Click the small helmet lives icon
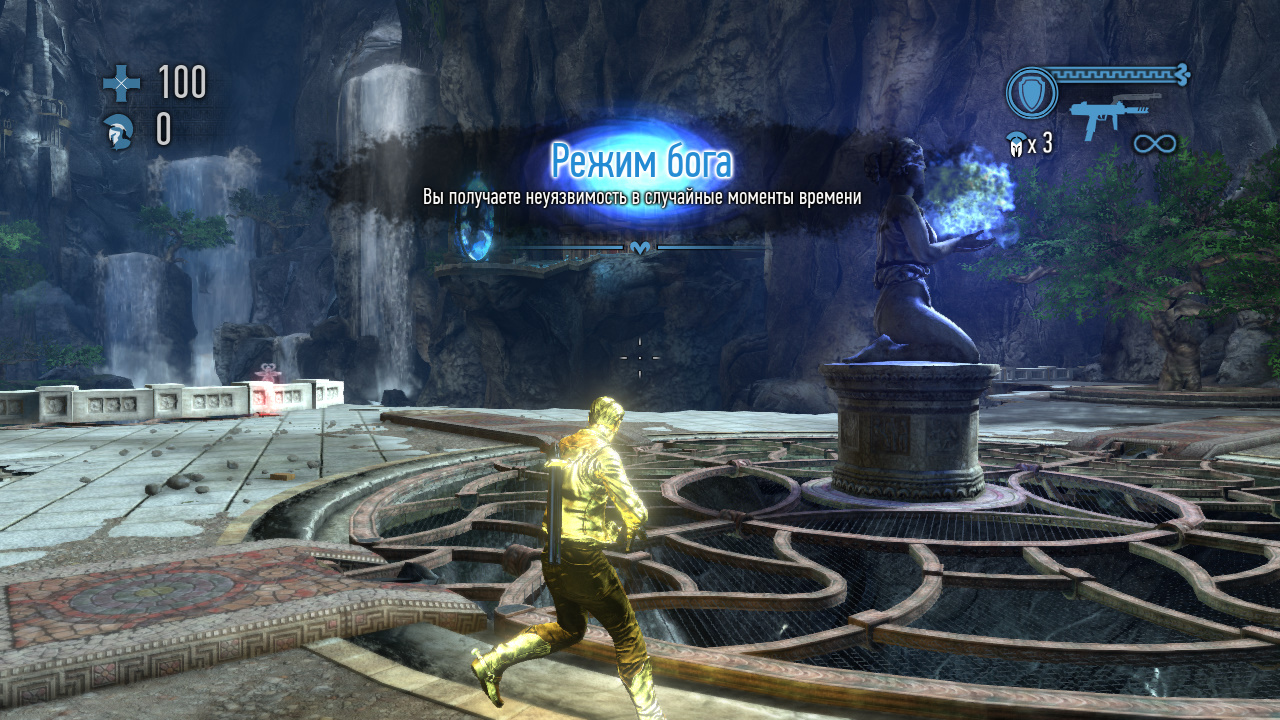1280x720 pixels. pos(1017,145)
